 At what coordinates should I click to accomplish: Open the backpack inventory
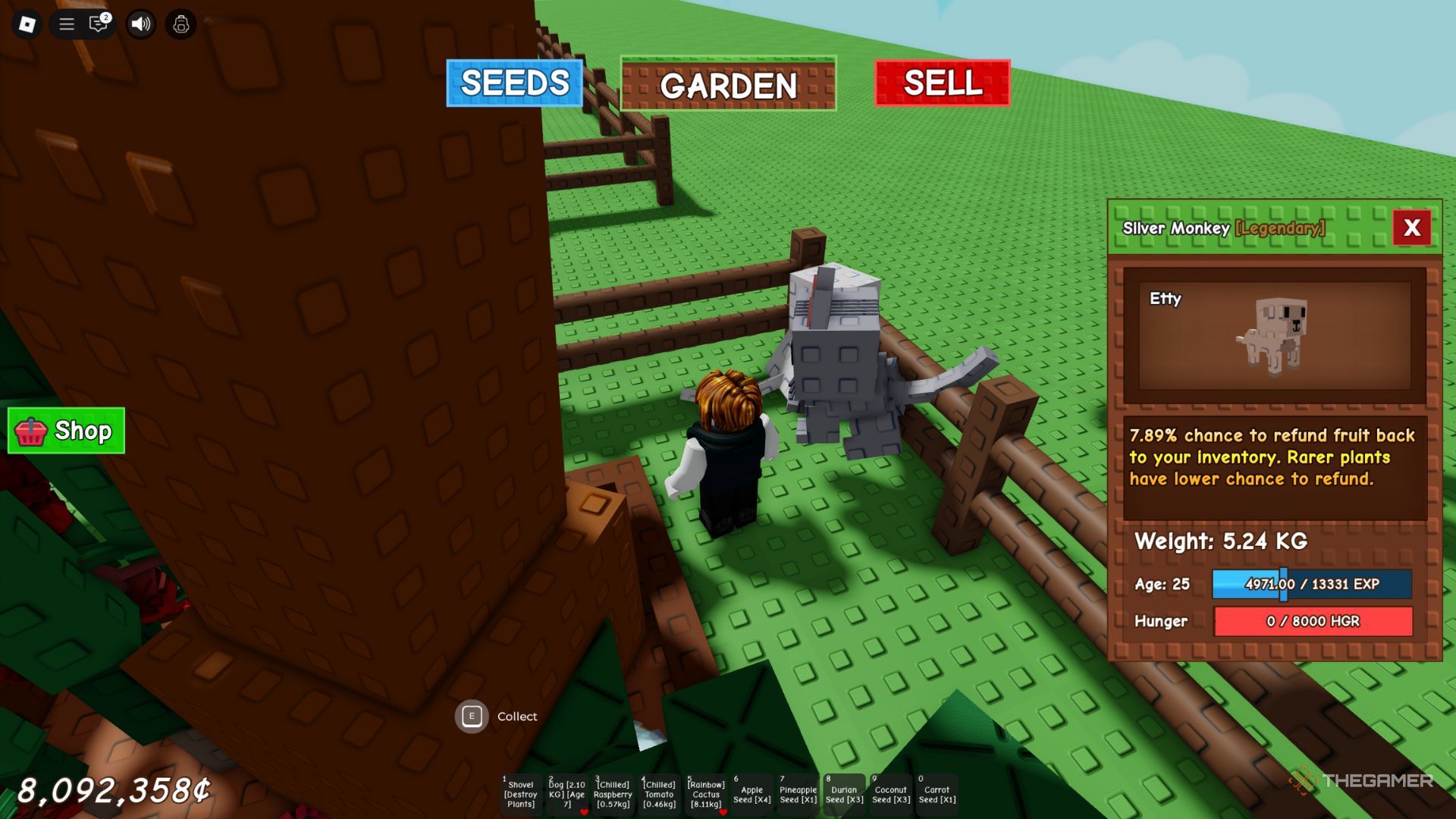pyautogui.click(x=180, y=24)
